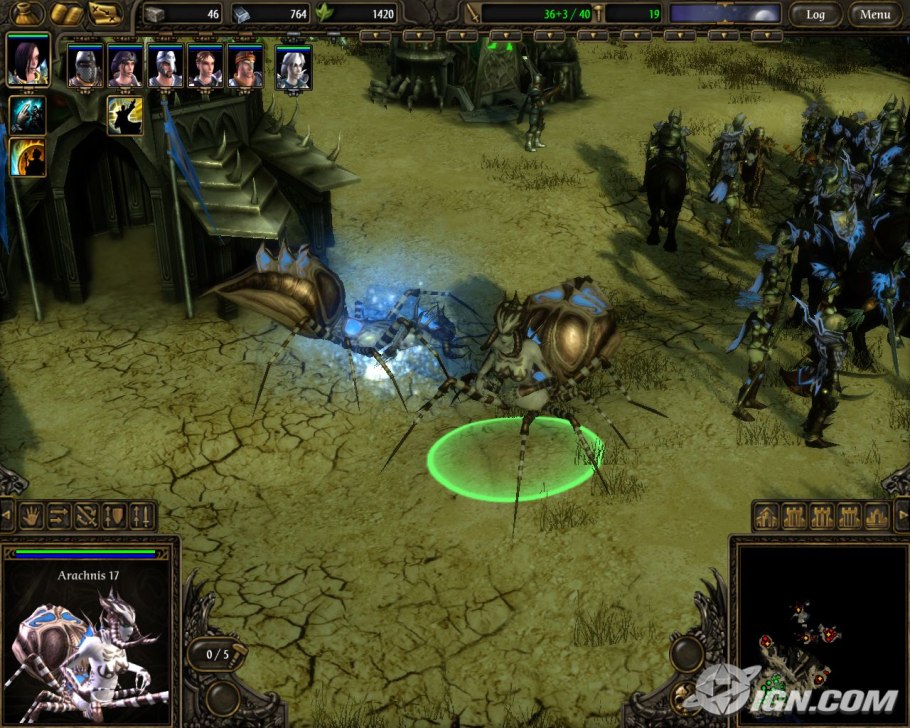
Task: Activate the glowing blue hand spell
Action: [28, 115]
